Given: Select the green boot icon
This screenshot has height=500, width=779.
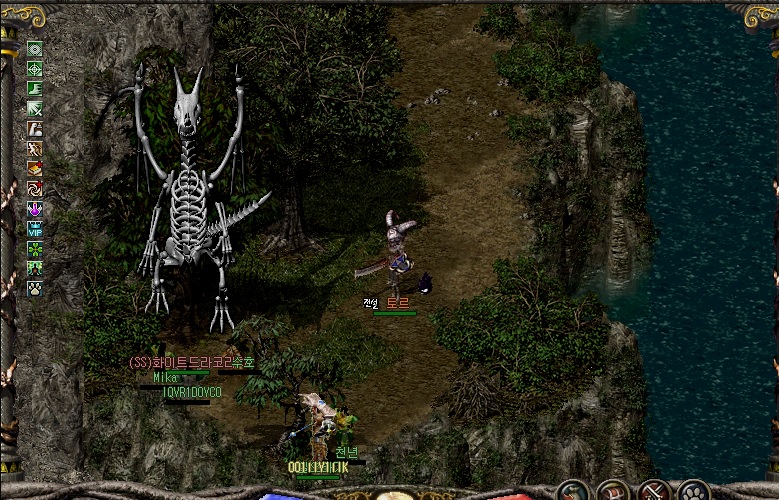Looking at the screenshot, I should (x=35, y=88).
